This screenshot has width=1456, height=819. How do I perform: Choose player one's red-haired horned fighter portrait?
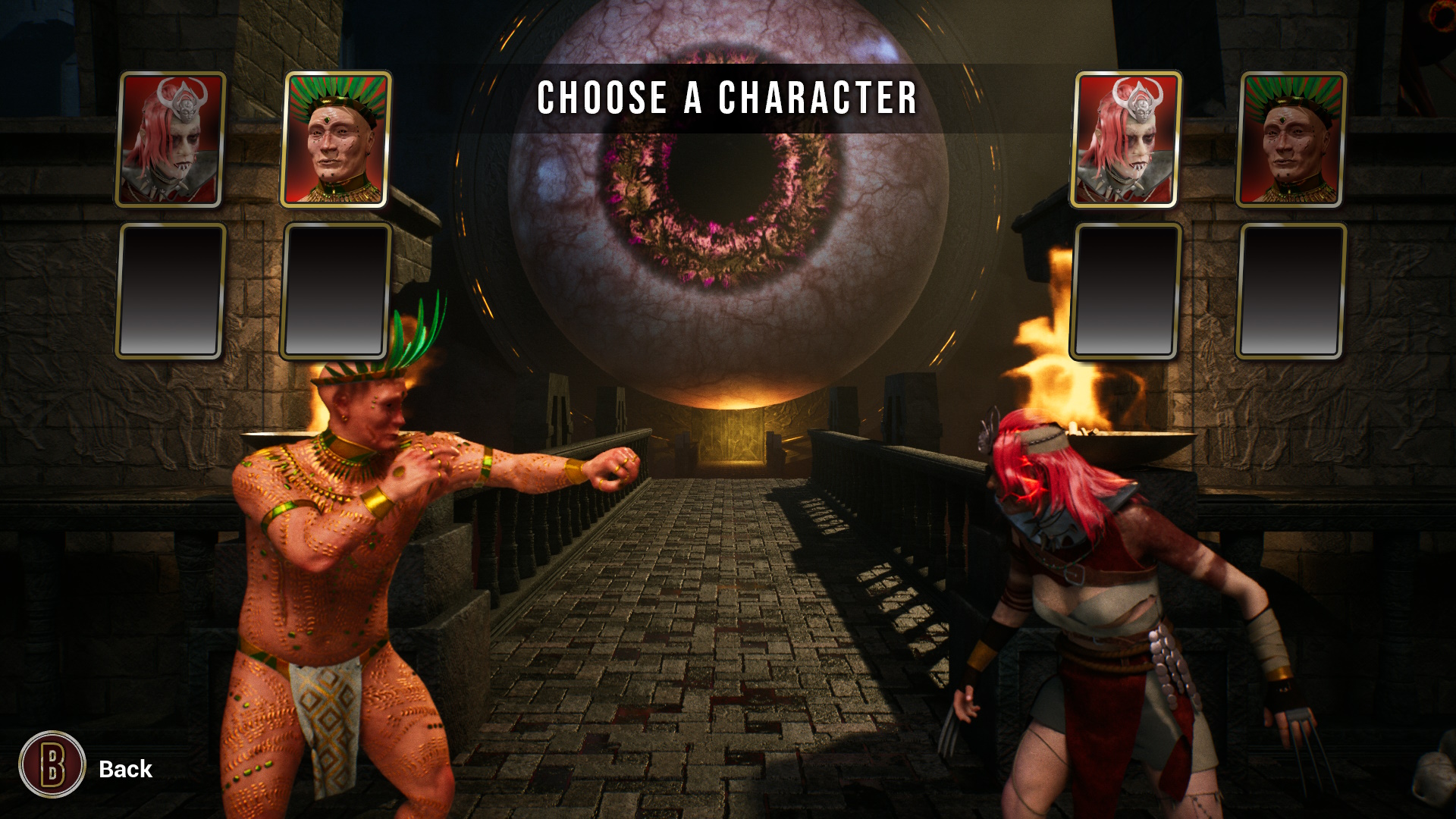pyautogui.click(x=171, y=140)
